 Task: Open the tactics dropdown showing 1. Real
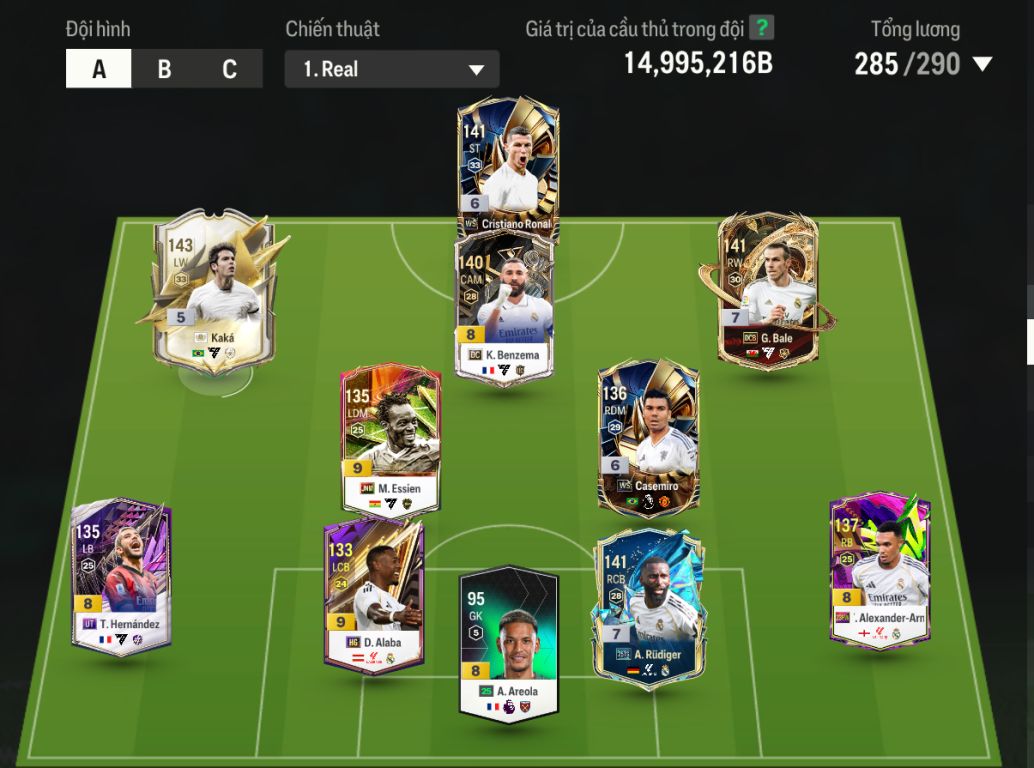[392, 70]
